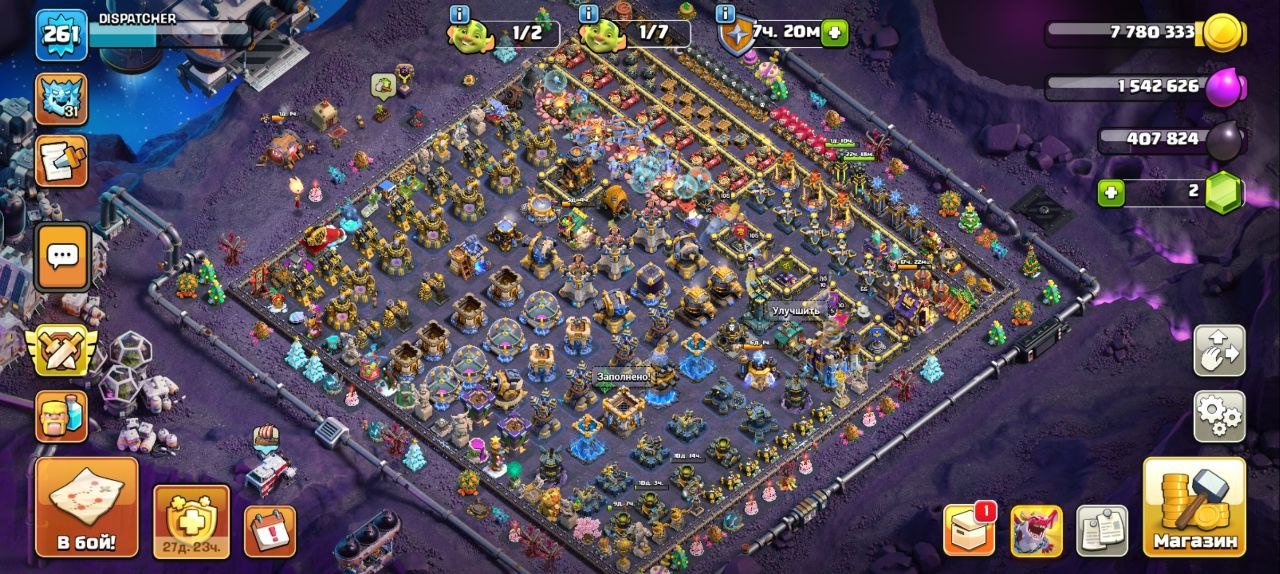This screenshot has width=1280, height=574.
Task: Add gems with the green plus button
Action: tap(1111, 192)
